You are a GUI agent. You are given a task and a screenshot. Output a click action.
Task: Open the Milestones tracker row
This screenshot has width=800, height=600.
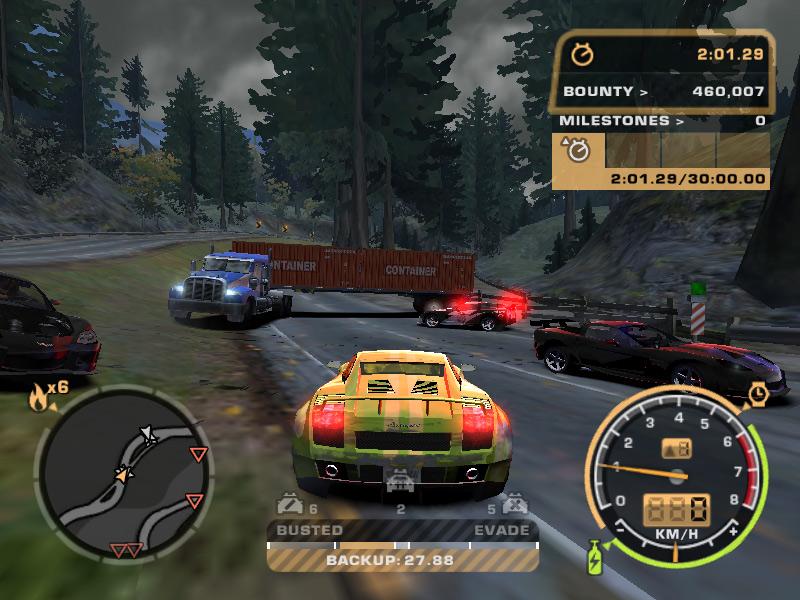click(662, 121)
